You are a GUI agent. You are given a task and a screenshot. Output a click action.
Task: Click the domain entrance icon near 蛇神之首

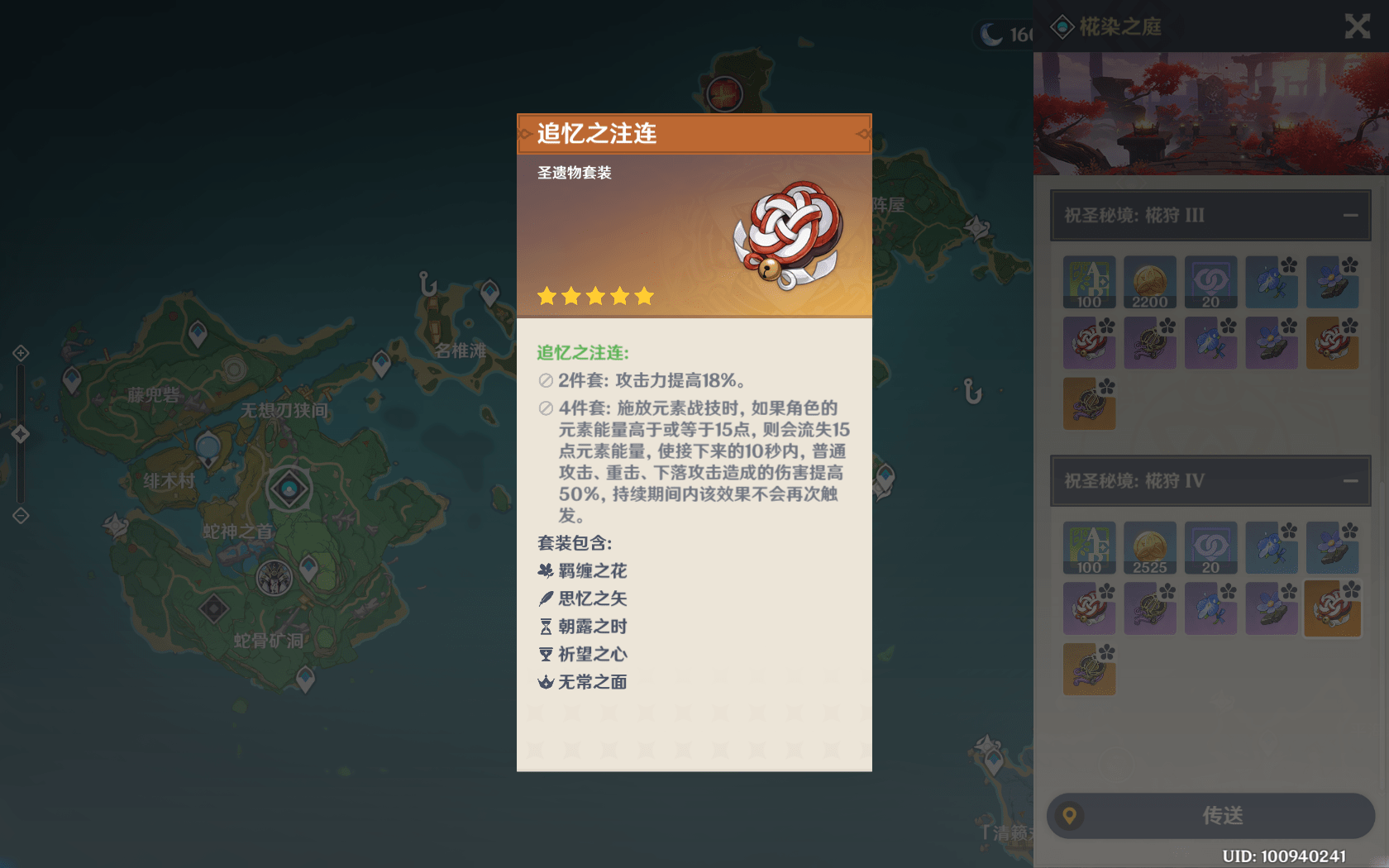[289, 488]
